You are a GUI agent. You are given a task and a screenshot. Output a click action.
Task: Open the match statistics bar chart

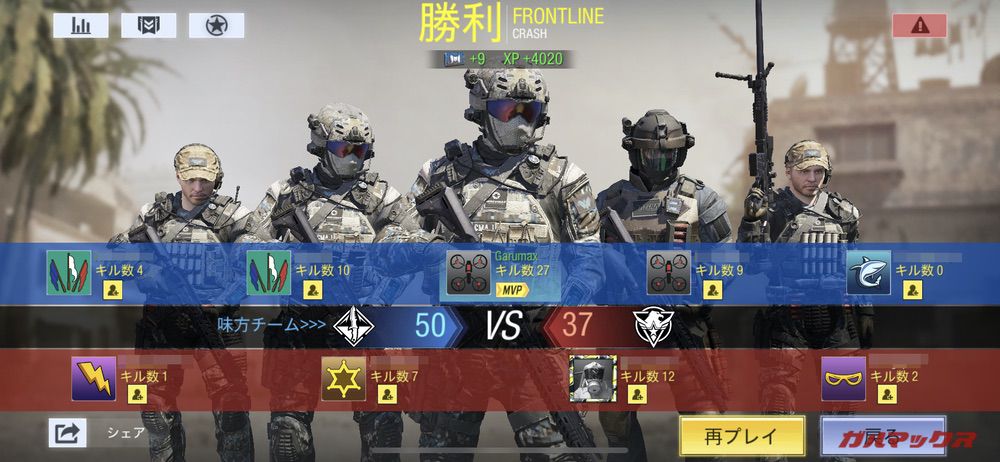80,25
